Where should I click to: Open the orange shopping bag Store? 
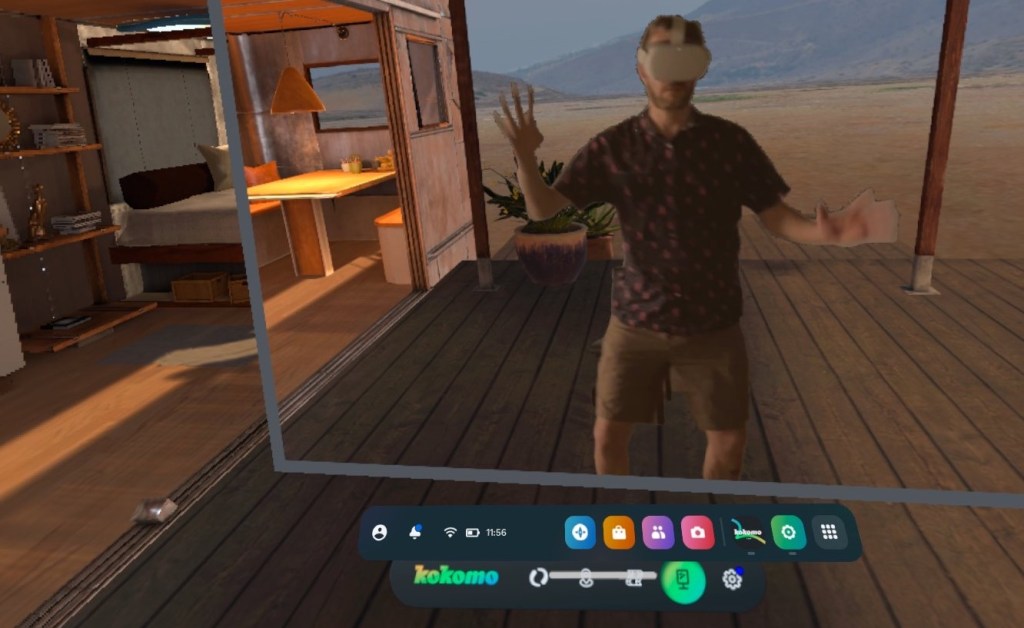(x=619, y=533)
